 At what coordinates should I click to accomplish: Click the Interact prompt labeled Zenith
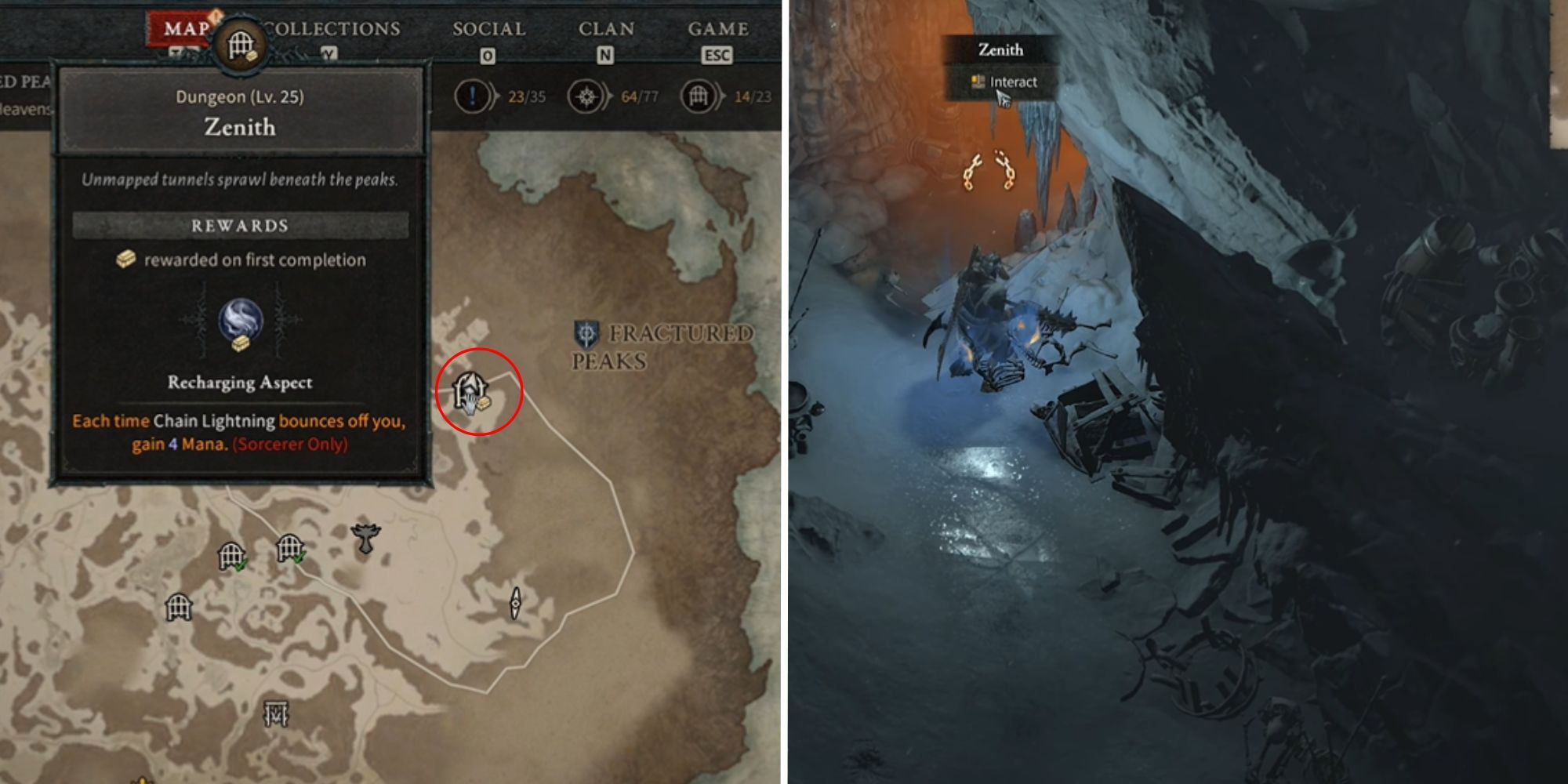click(1011, 81)
